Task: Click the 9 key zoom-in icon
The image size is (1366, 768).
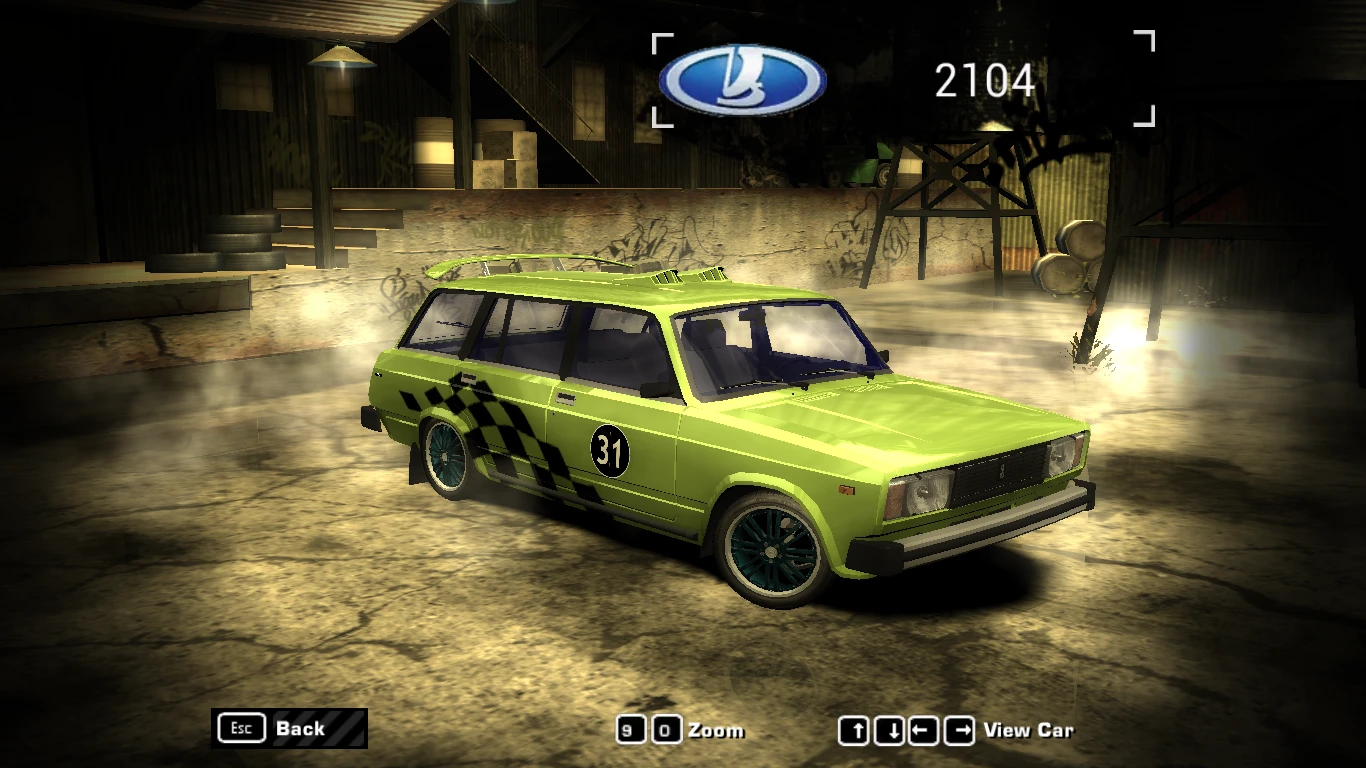Action: coord(633,730)
